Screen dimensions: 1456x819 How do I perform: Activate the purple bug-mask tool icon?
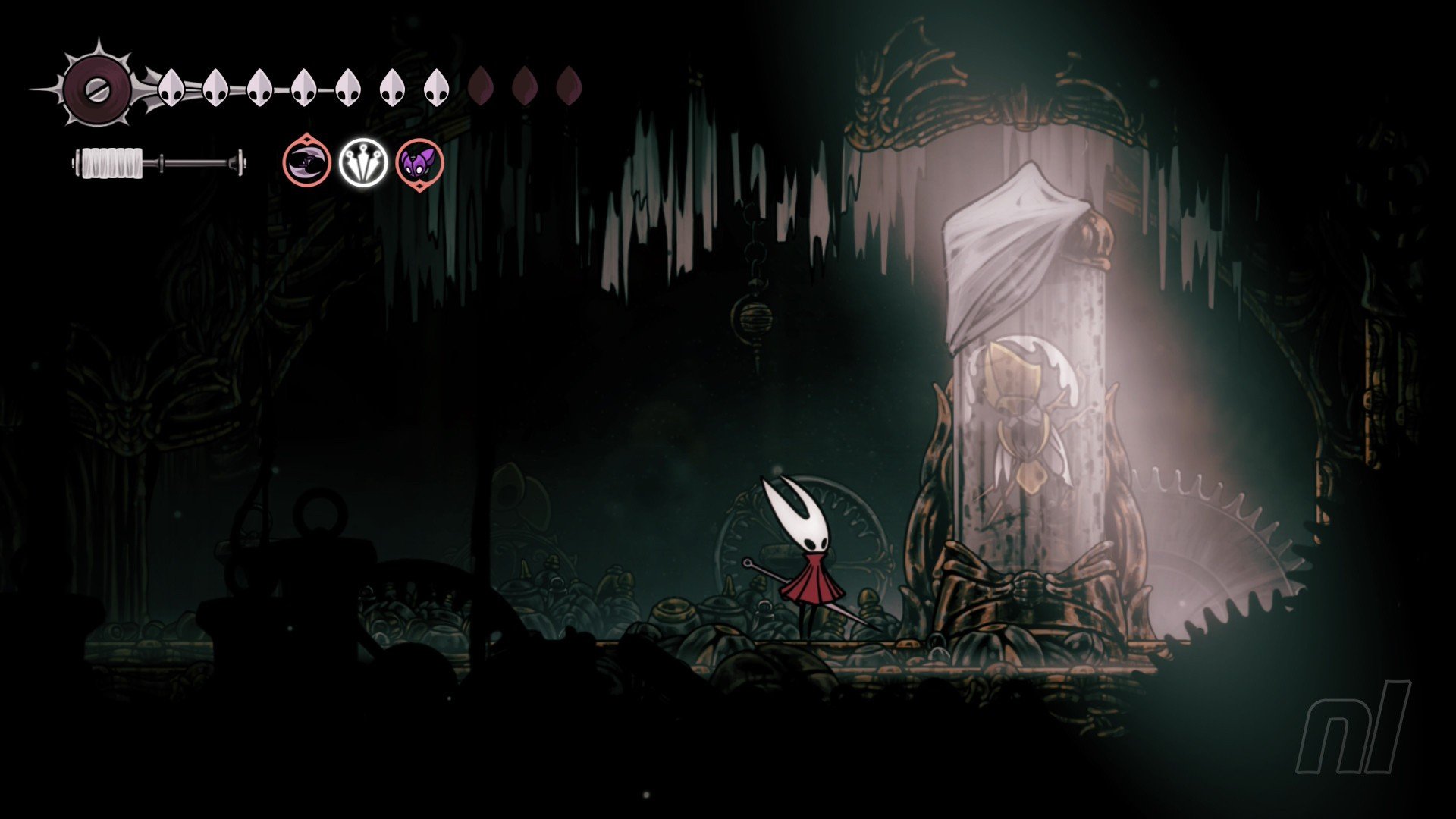pyautogui.click(x=419, y=162)
